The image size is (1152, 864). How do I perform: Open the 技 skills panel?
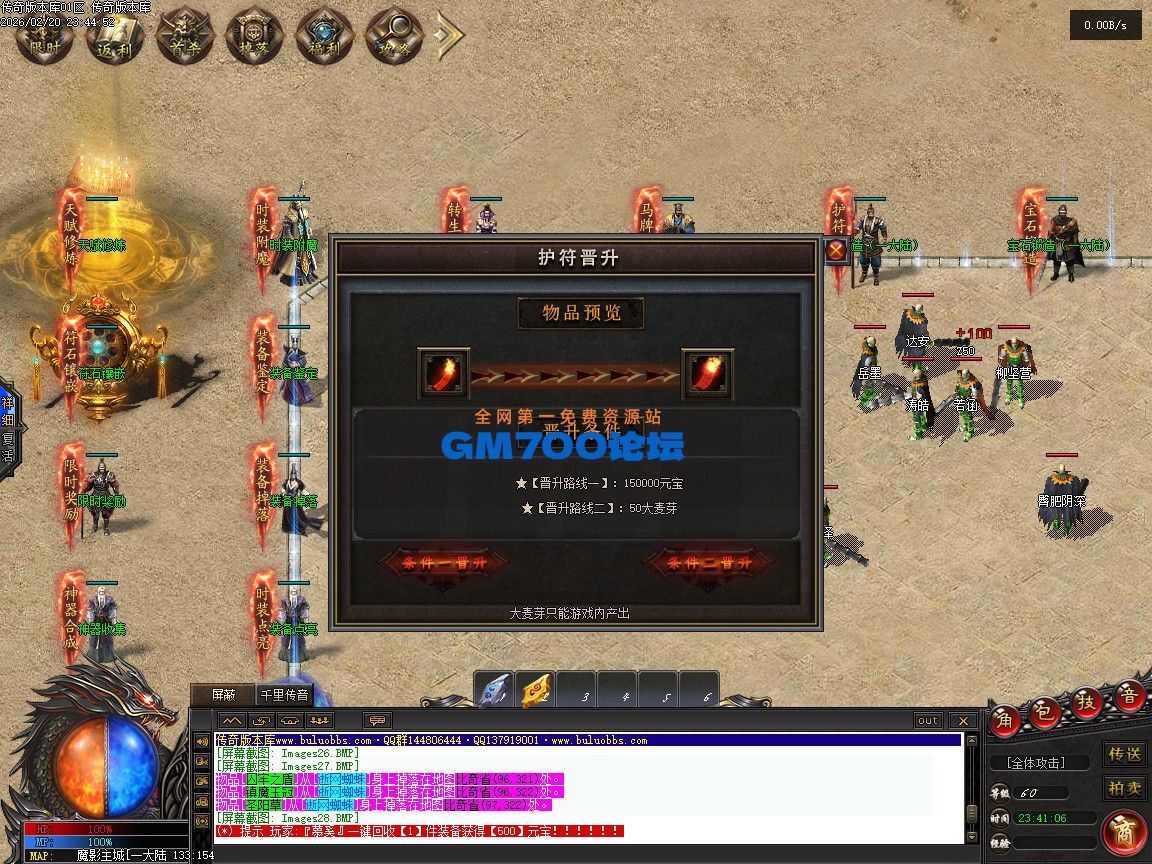pyautogui.click(x=1087, y=702)
